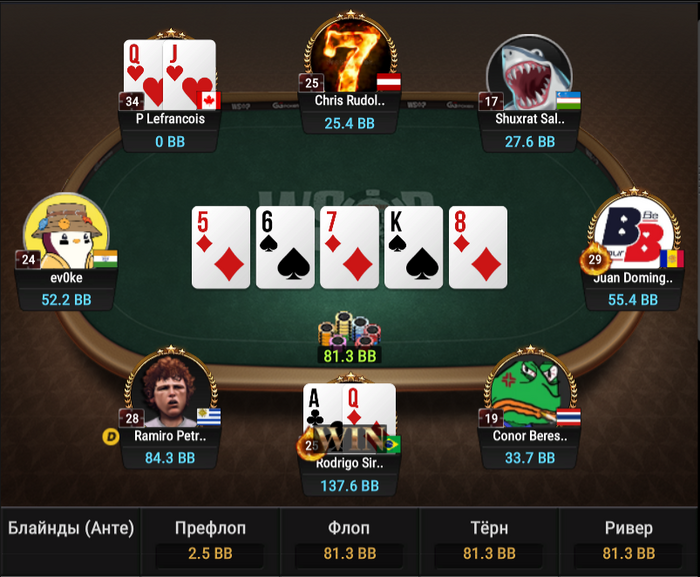Open the Тёрн street tab
Screen dimensions: 700x577
[x=488, y=540]
